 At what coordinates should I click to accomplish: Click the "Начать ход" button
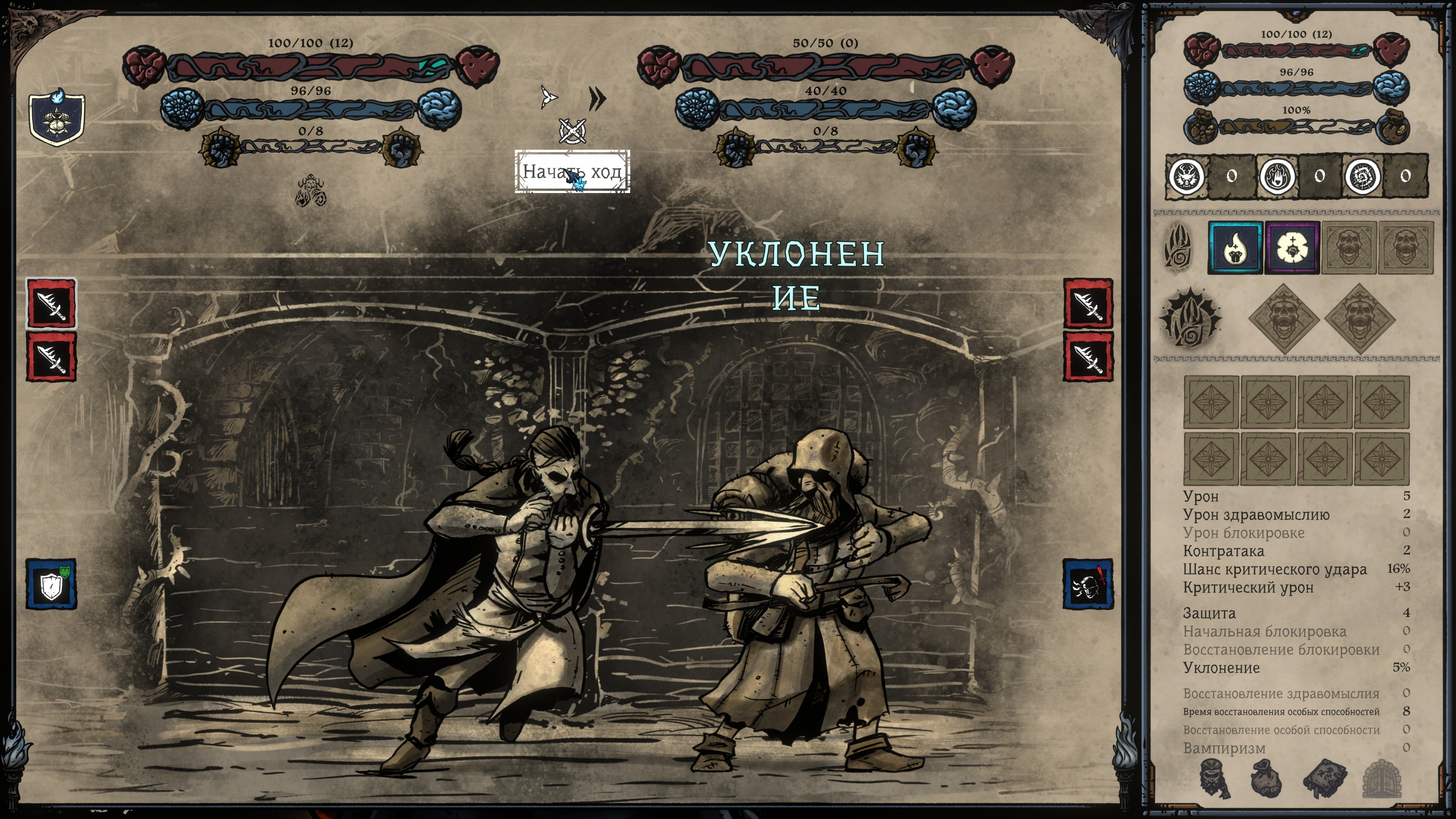(x=571, y=171)
